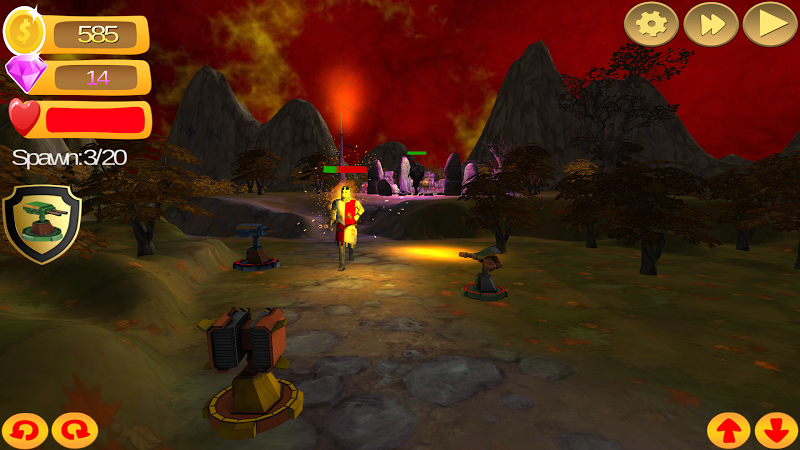The image size is (800, 450).
Task: Rotate camera counter-clockwise with the left arrow button
Action: click(24, 430)
